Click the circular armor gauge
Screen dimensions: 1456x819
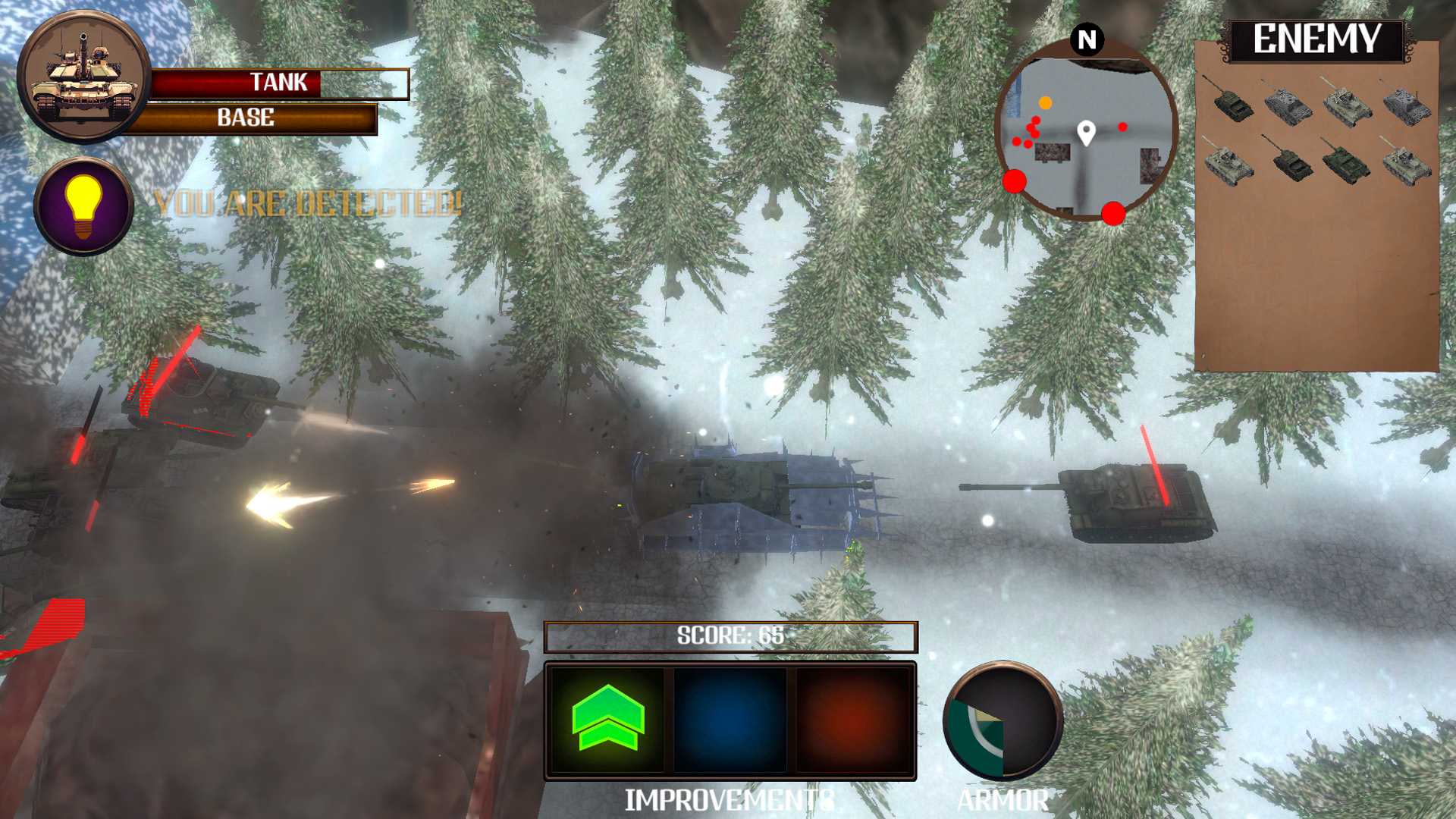[1003, 720]
